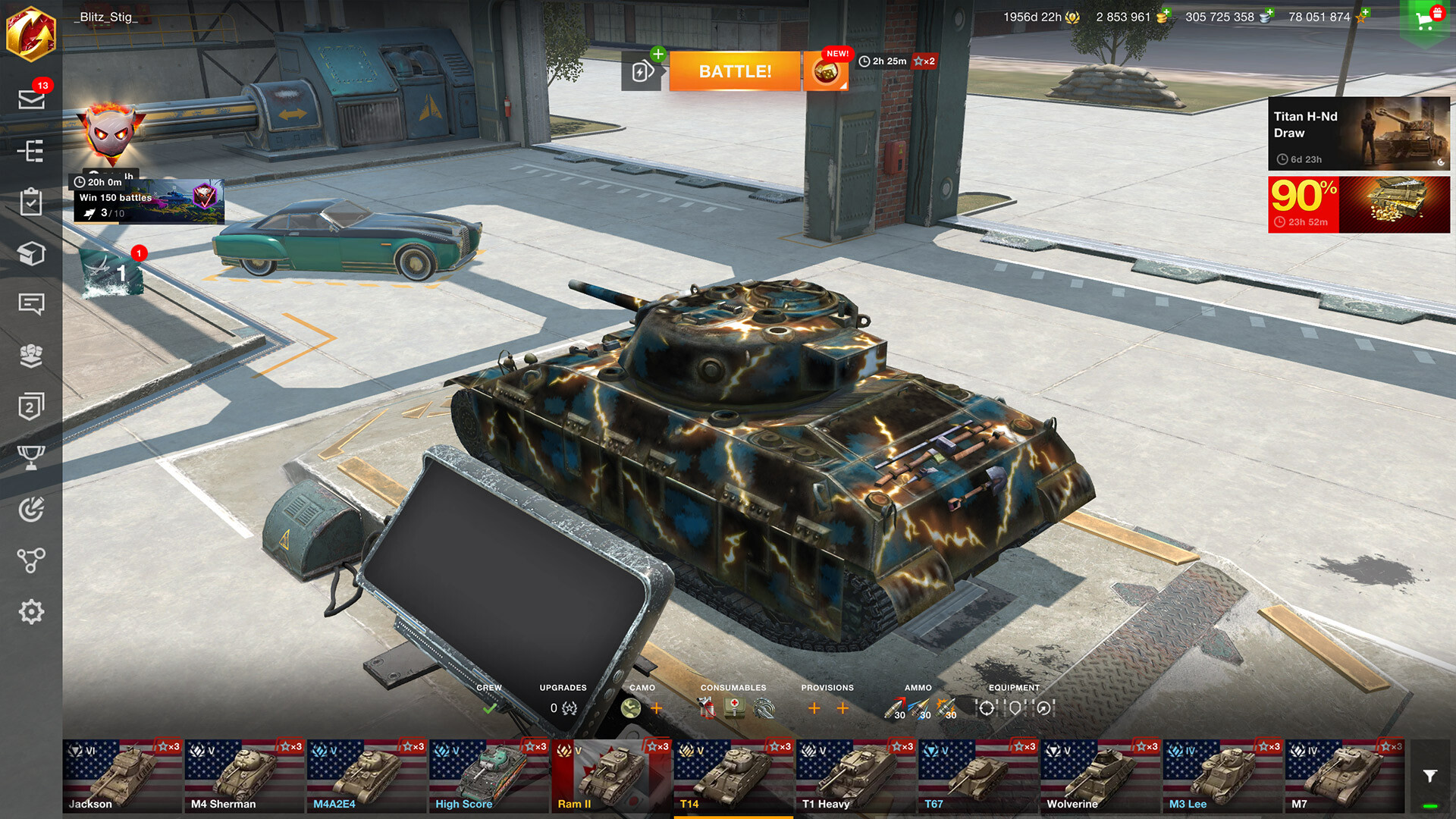
Task: Open the missions clipboard icon
Action: coord(32,202)
